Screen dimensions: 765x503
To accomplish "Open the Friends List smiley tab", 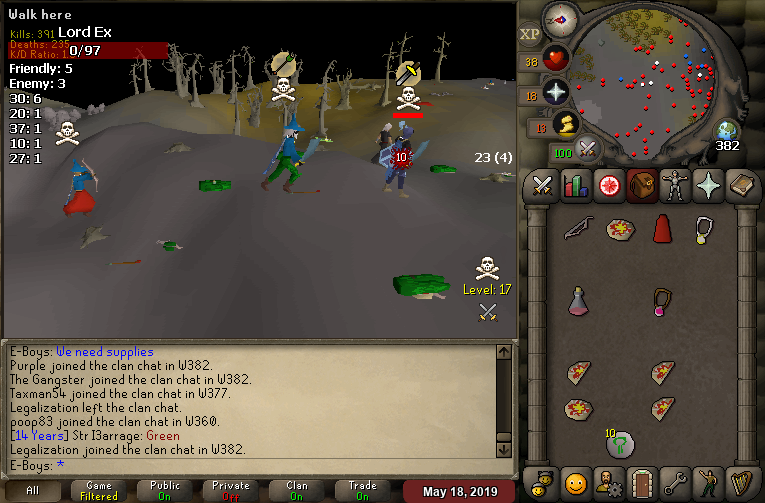I will (x=575, y=483).
